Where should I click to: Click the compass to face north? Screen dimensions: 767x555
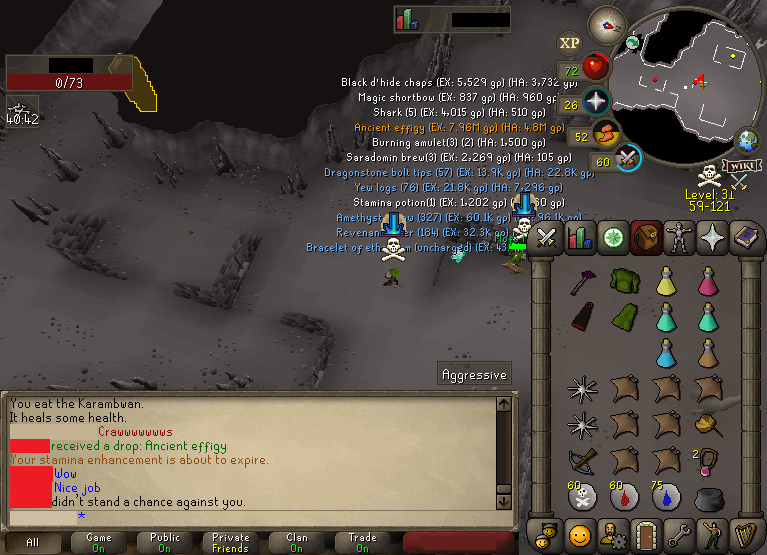[x=606, y=23]
